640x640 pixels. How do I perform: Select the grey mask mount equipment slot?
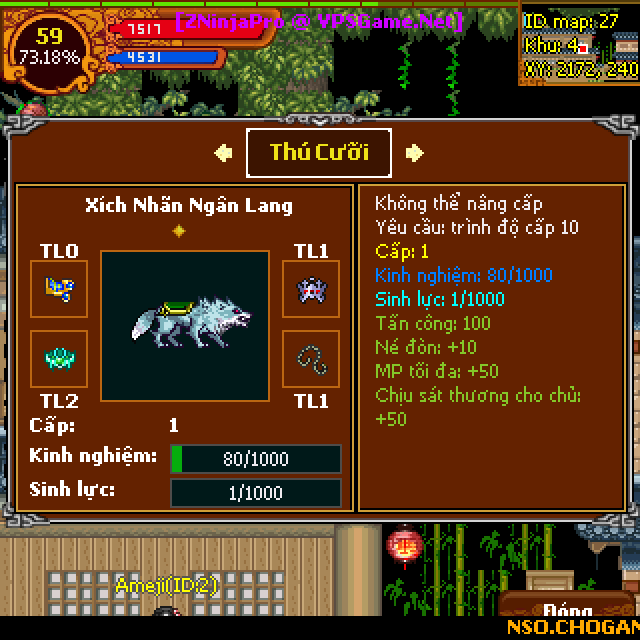click(x=310, y=289)
